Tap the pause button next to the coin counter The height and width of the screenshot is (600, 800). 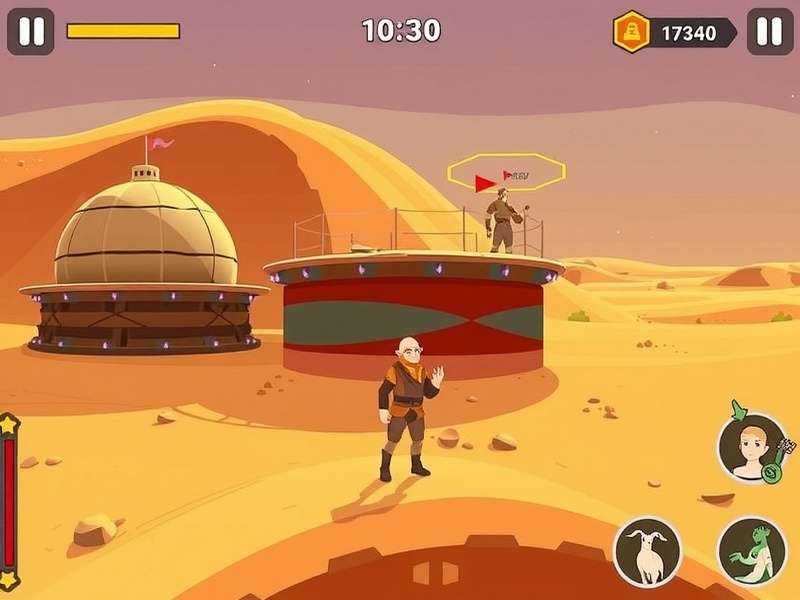(769, 32)
